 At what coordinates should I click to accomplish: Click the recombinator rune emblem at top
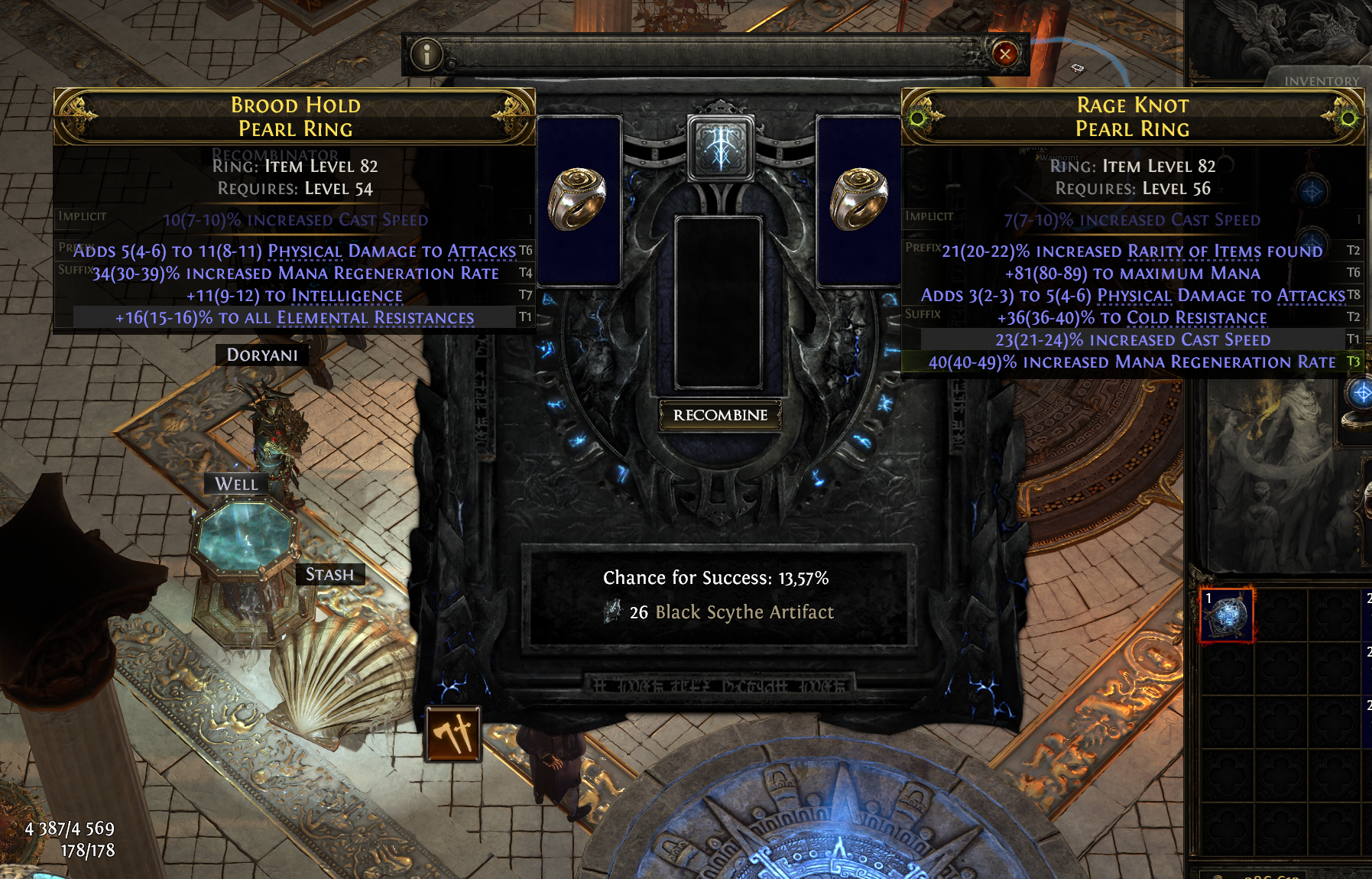(x=720, y=147)
